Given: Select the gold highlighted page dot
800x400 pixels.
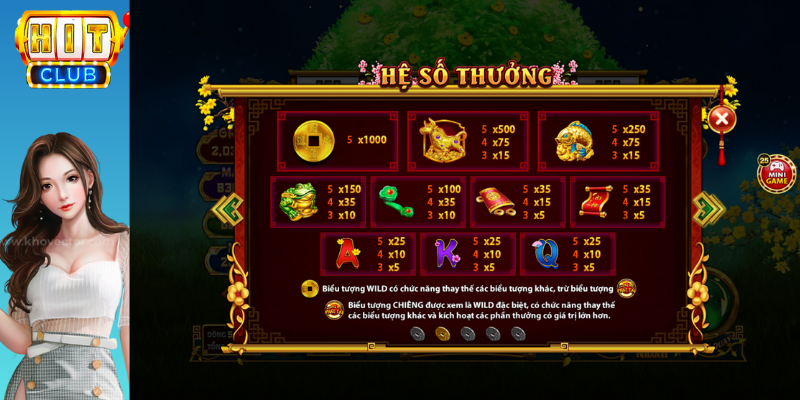Looking at the screenshot, I should tap(441, 333).
